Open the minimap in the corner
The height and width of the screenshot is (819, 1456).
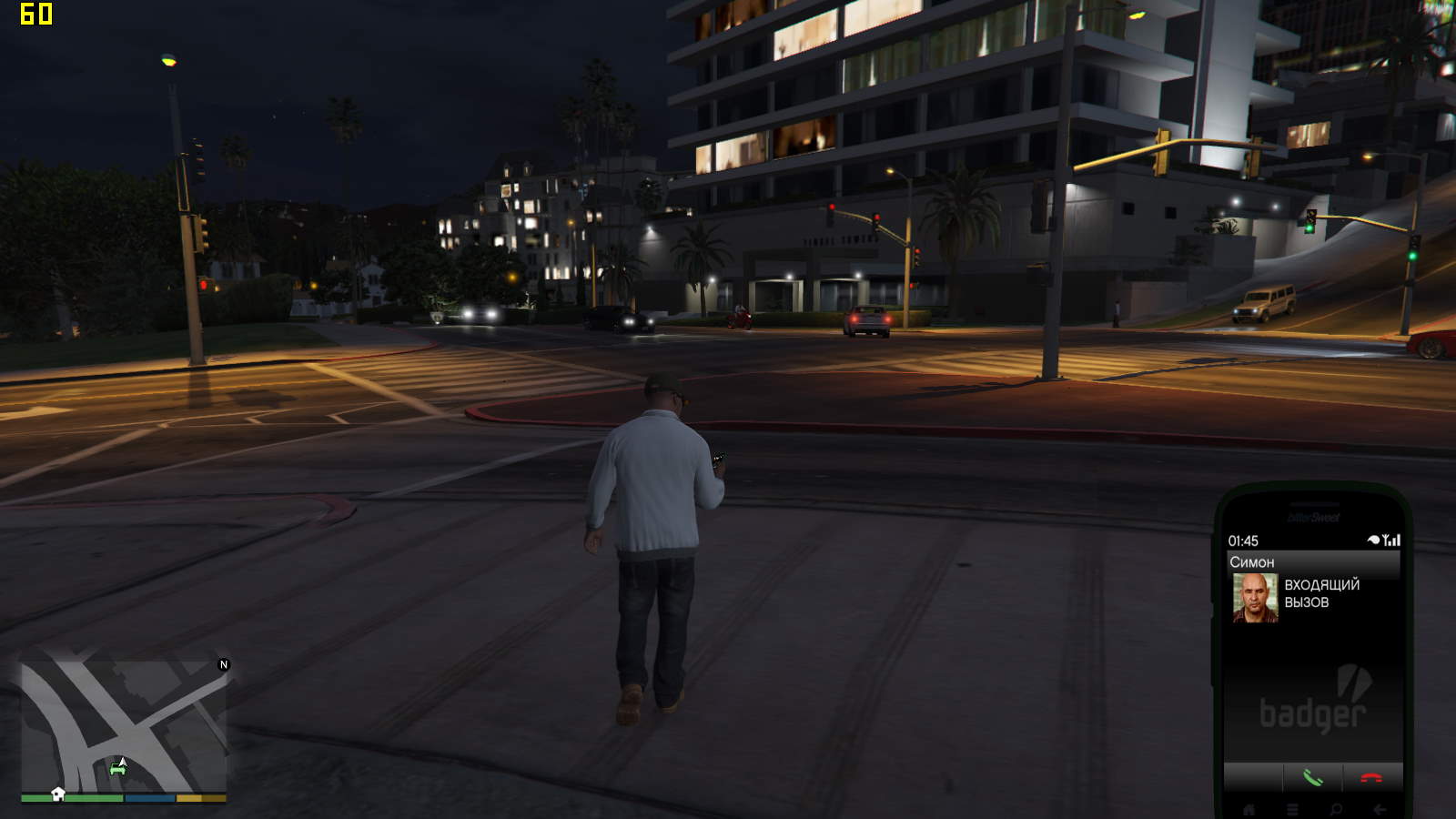(124, 725)
